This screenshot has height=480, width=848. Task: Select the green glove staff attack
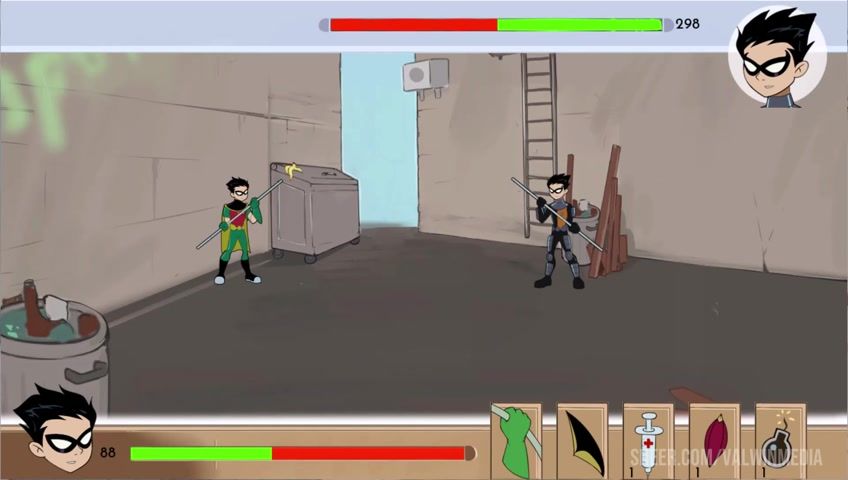pyautogui.click(x=516, y=441)
